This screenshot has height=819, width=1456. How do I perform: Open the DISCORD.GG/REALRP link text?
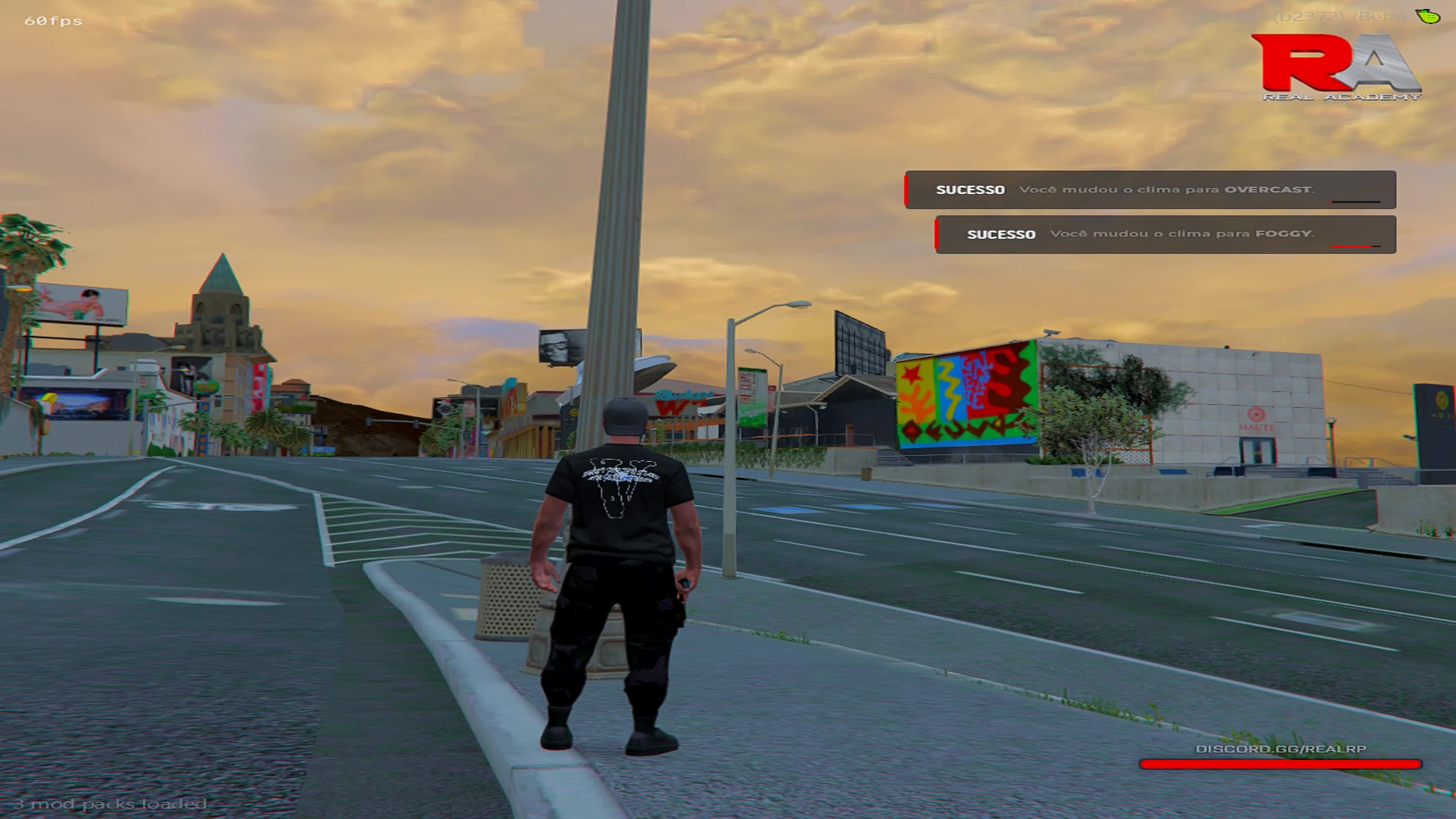point(1280,749)
